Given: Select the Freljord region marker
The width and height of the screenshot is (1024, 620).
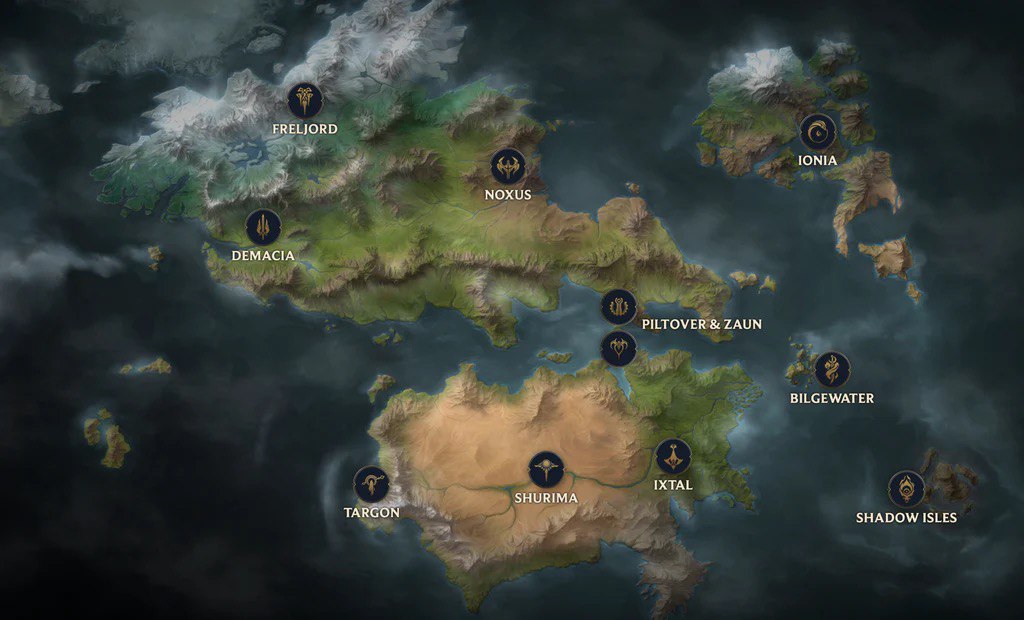Looking at the screenshot, I should click(304, 100).
